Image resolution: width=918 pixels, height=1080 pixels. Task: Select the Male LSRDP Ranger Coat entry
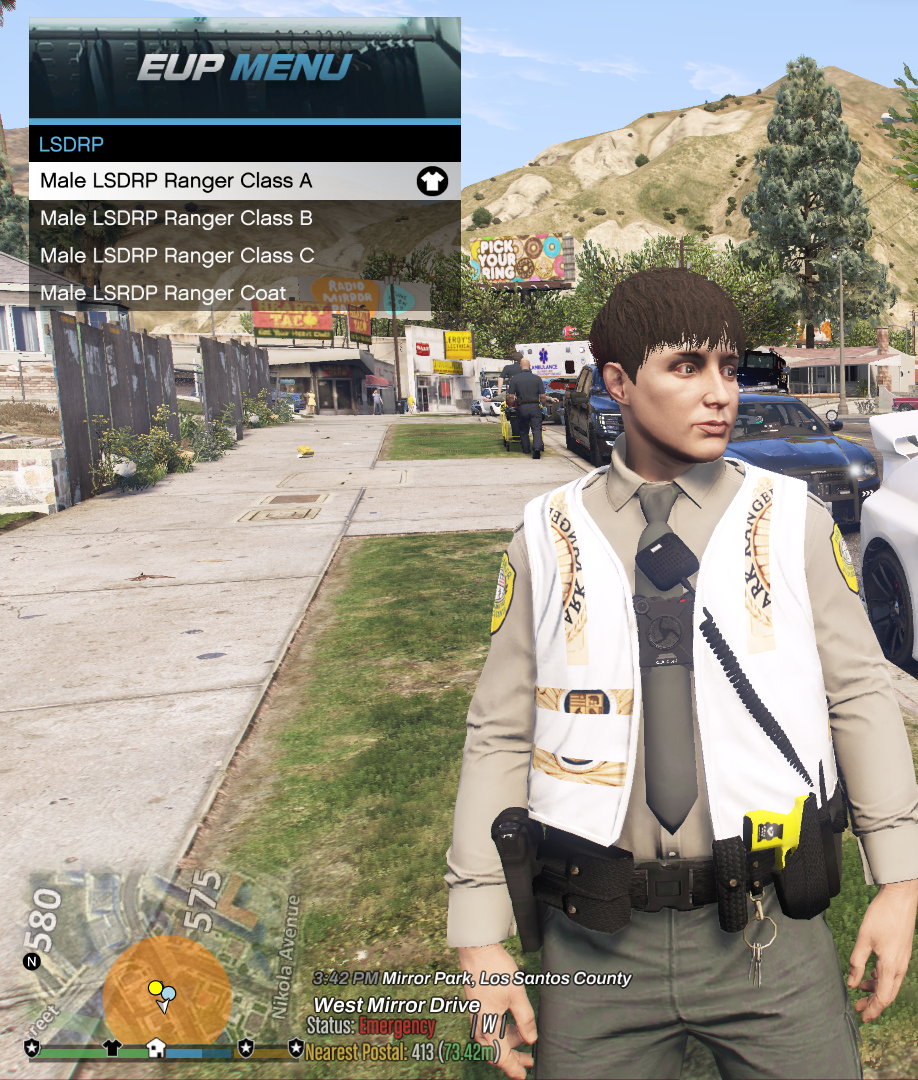pos(163,294)
